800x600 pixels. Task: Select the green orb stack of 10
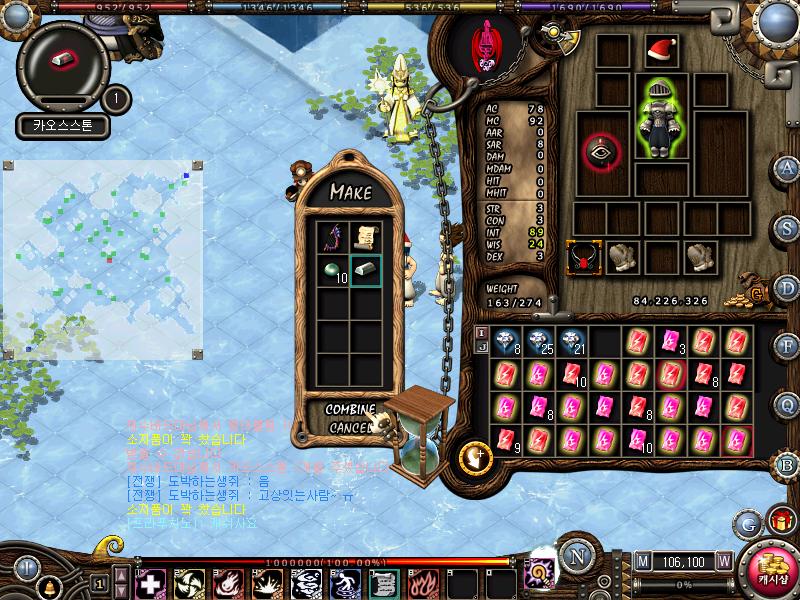pyautogui.click(x=333, y=271)
